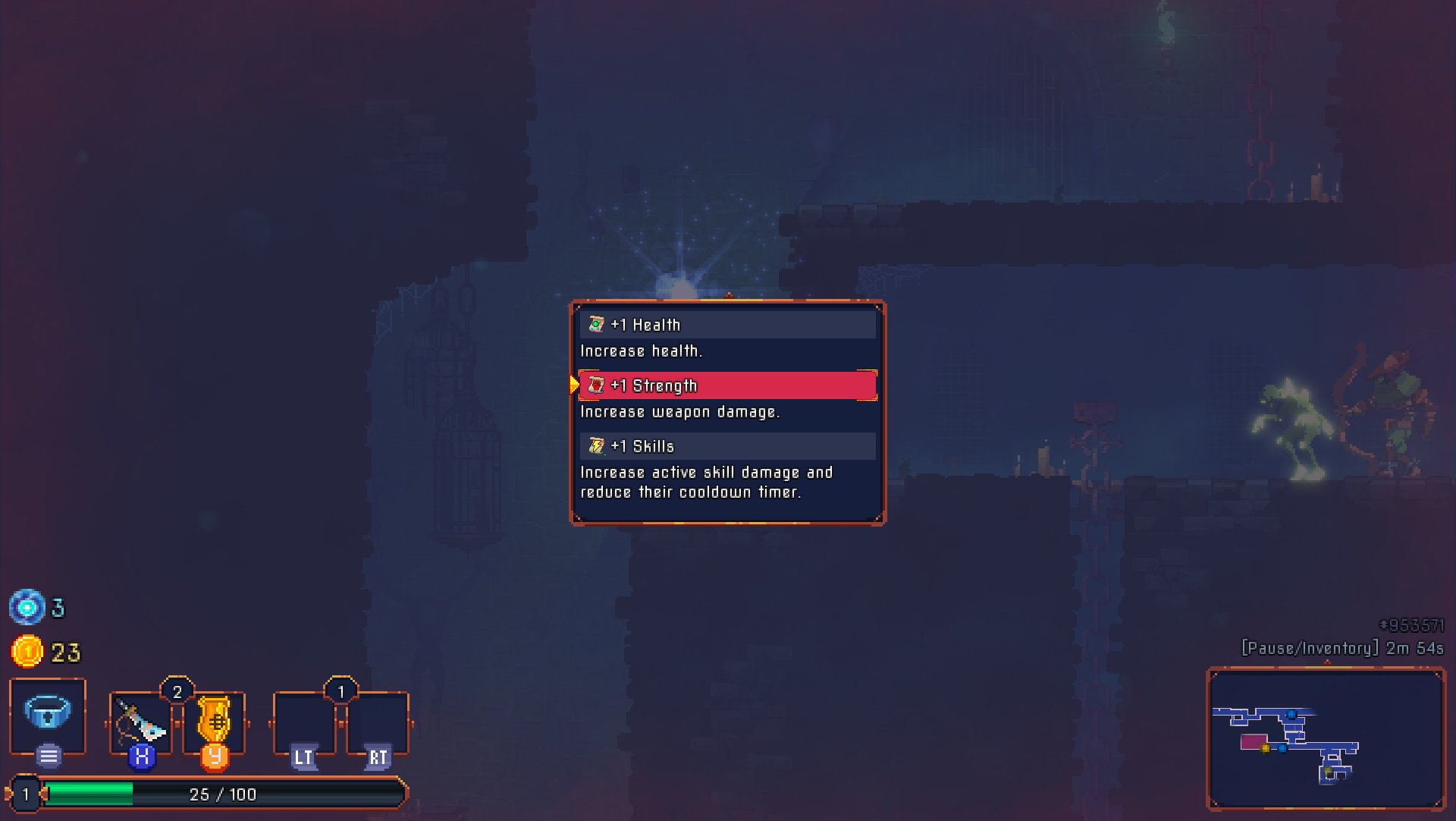This screenshot has height=821, width=1456.
Task: Click the level indicator showing 1 near health bar
Action: click(x=25, y=794)
